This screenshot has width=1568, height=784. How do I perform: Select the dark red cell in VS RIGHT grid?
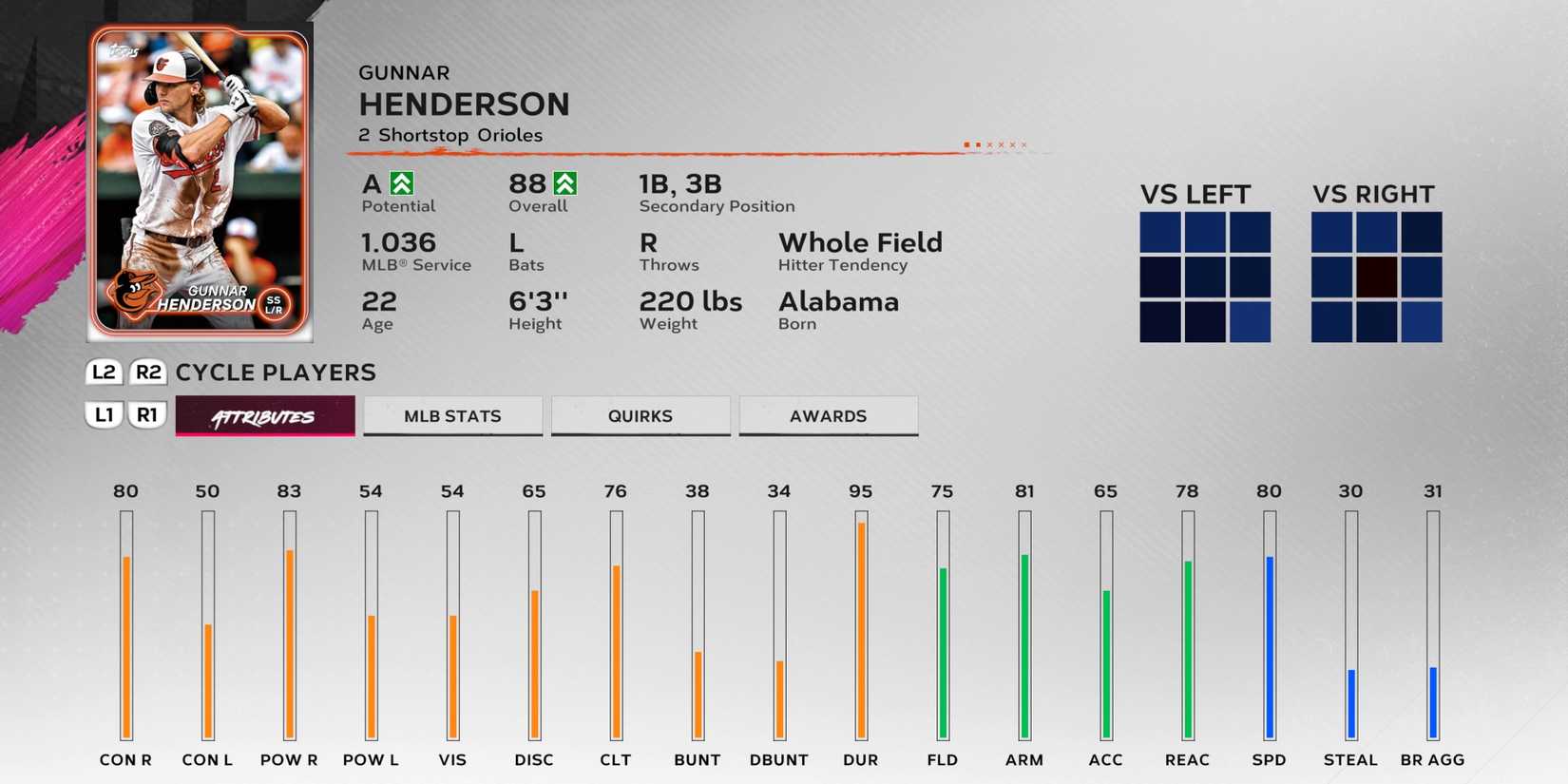point(1375,277)
